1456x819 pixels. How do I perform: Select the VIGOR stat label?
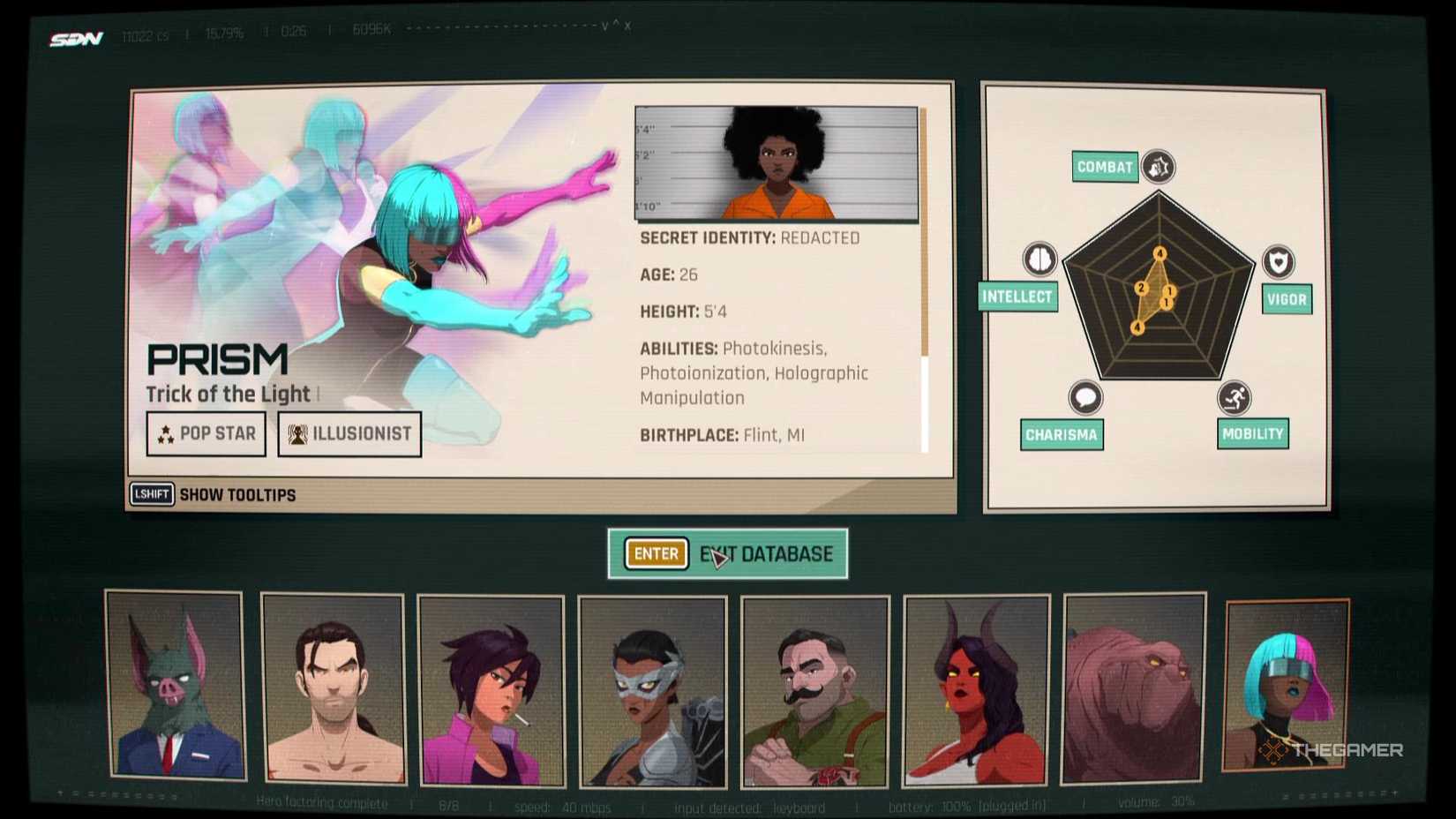[1286, 300]
